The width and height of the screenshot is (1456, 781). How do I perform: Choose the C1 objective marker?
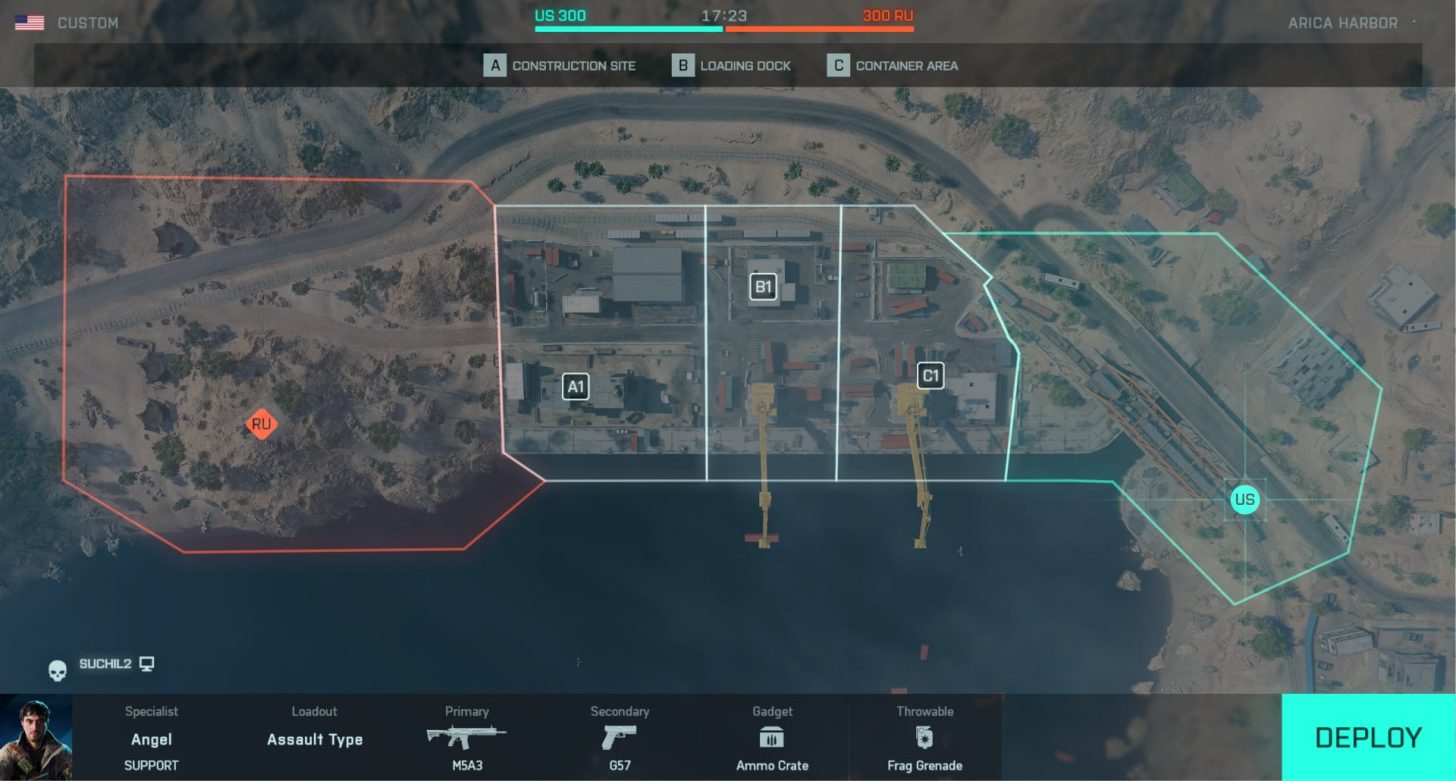pos(930,376)
